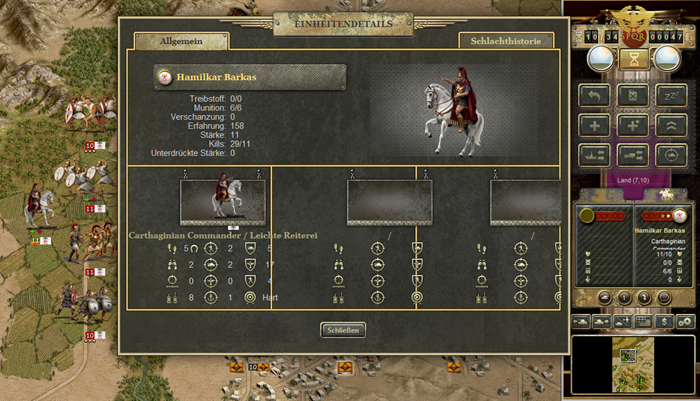Click the plus-with-star elite replacement button
This screenshot has width=700, height=401.
pyautogui.click(x=631, y=126)
